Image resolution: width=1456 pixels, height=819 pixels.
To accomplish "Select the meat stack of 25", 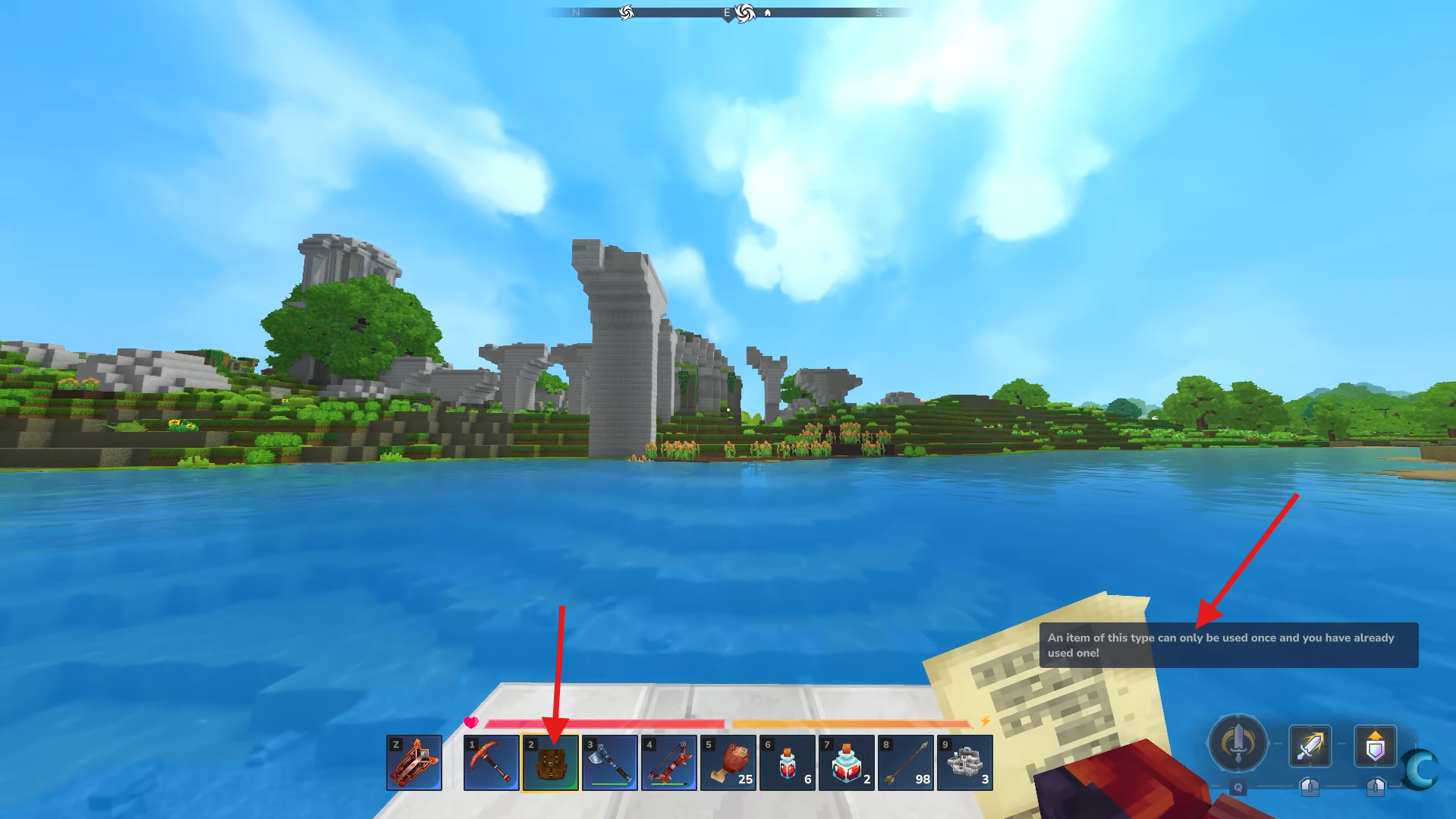I will (x=729, y=762).
